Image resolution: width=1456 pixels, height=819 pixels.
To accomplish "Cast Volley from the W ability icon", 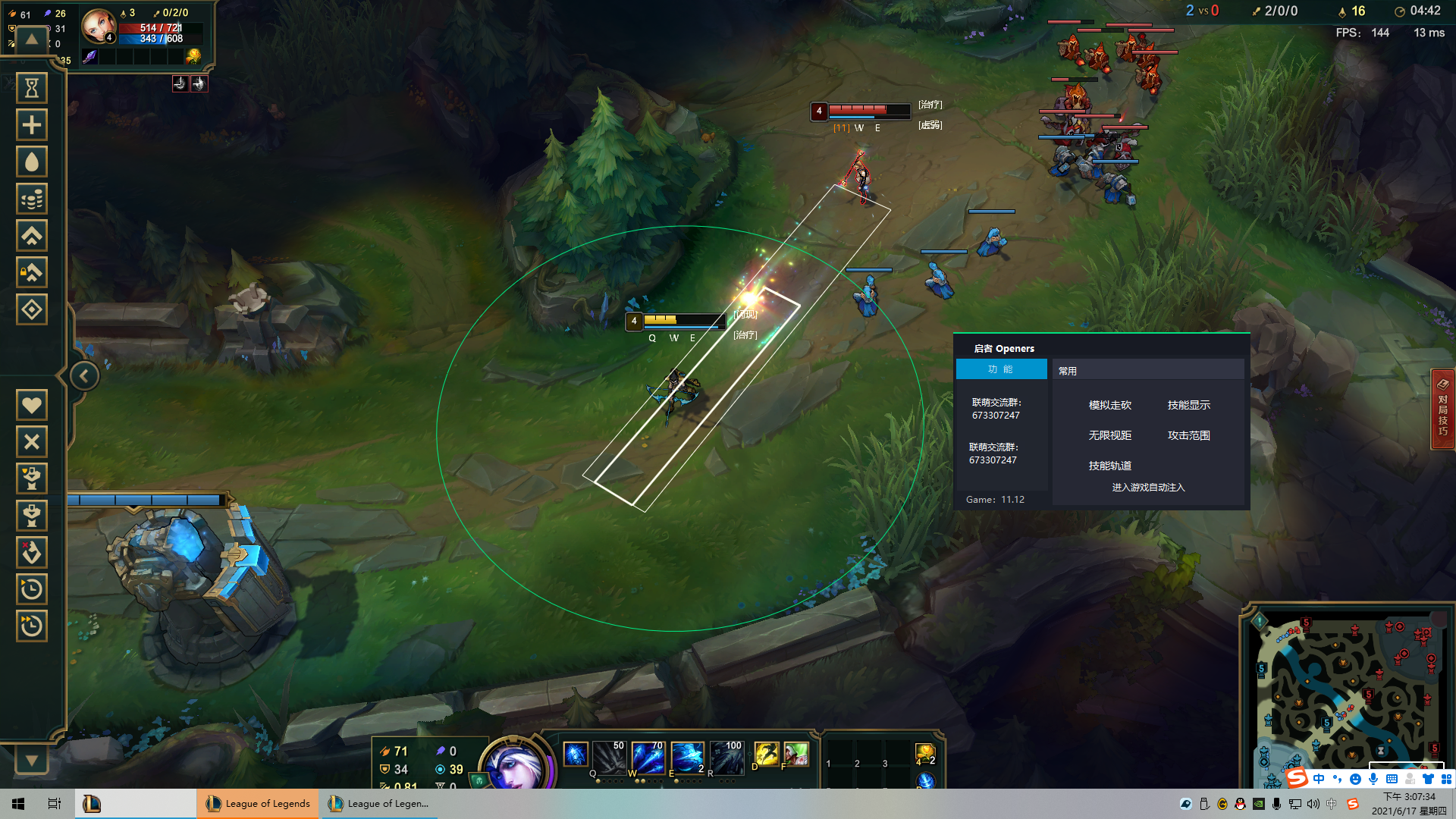I will [x=647, y=757].
